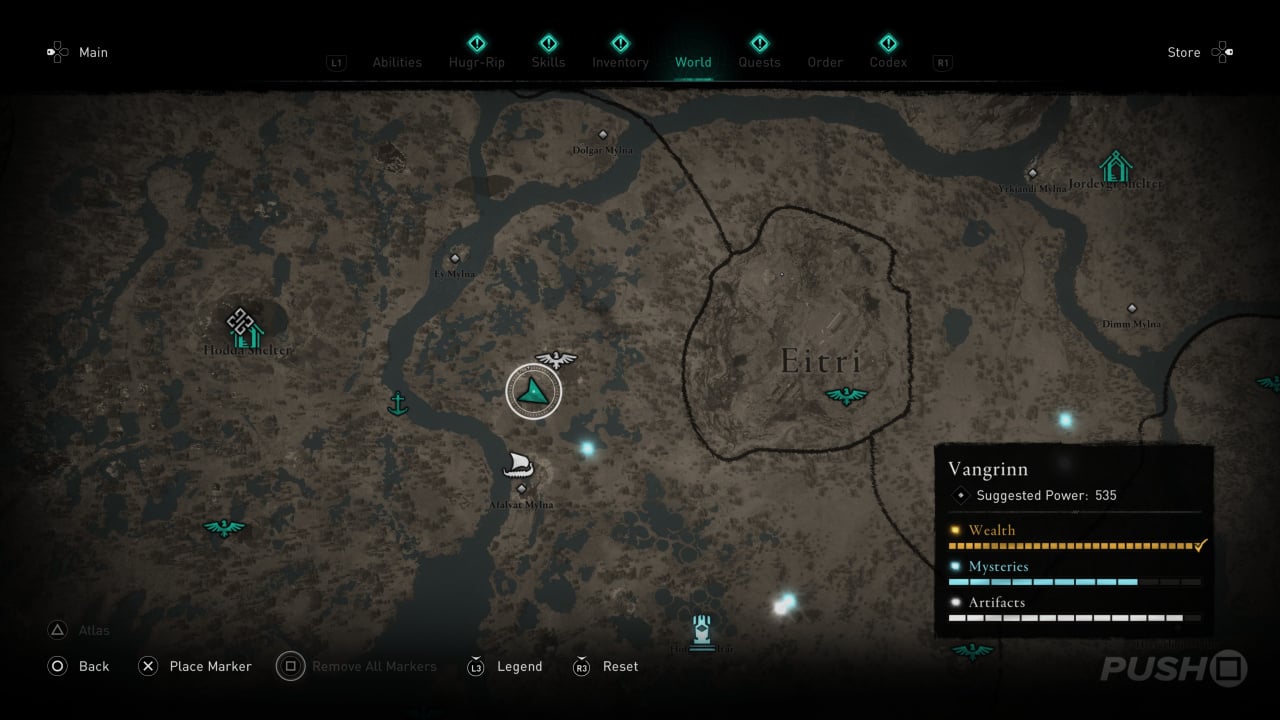Viewport: 1280px width, 720px height.
Task: Select the white raven synchronization point
Action: [556, 359]
